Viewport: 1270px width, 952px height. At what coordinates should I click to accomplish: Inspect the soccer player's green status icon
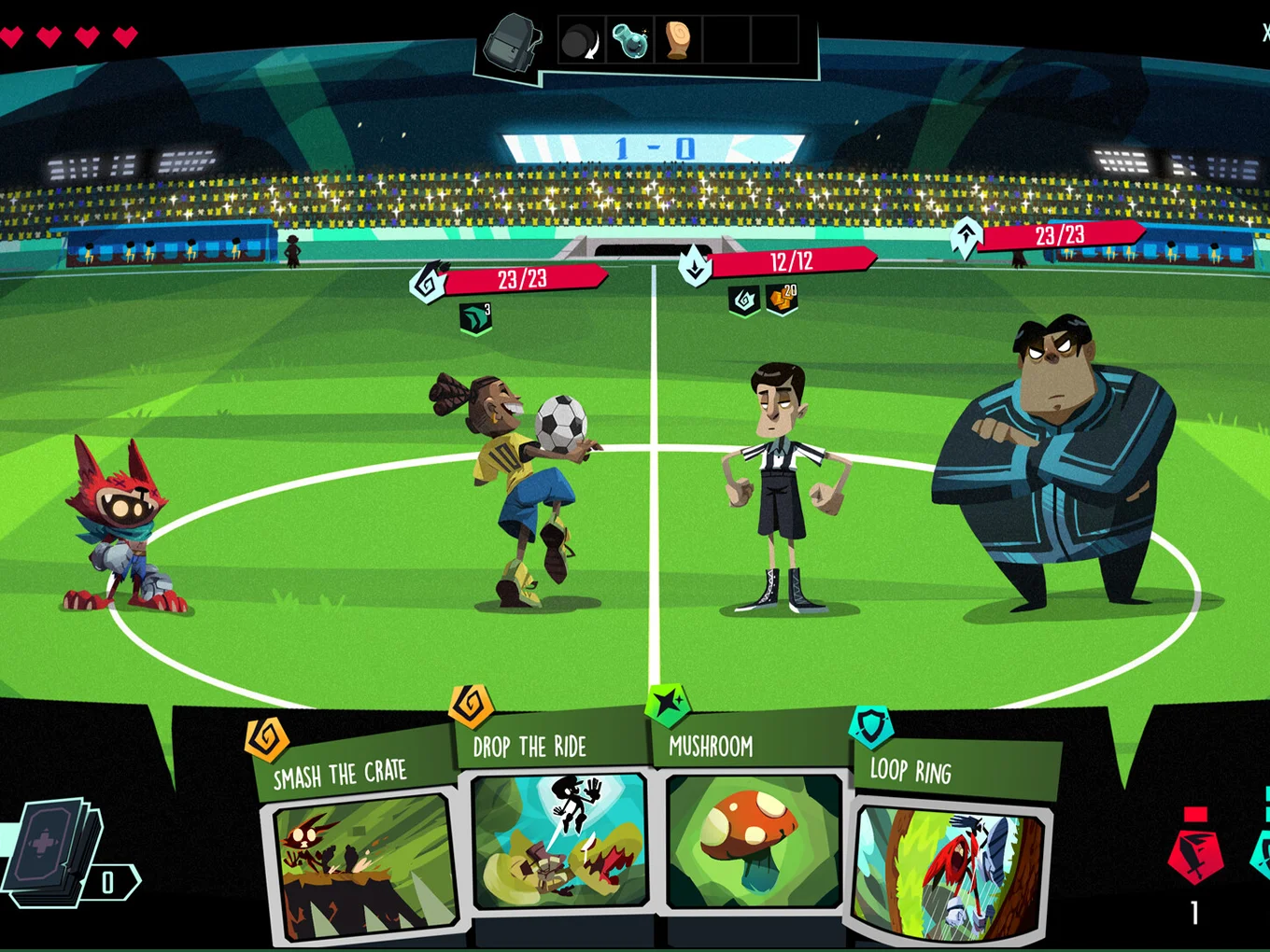point(475,318)
